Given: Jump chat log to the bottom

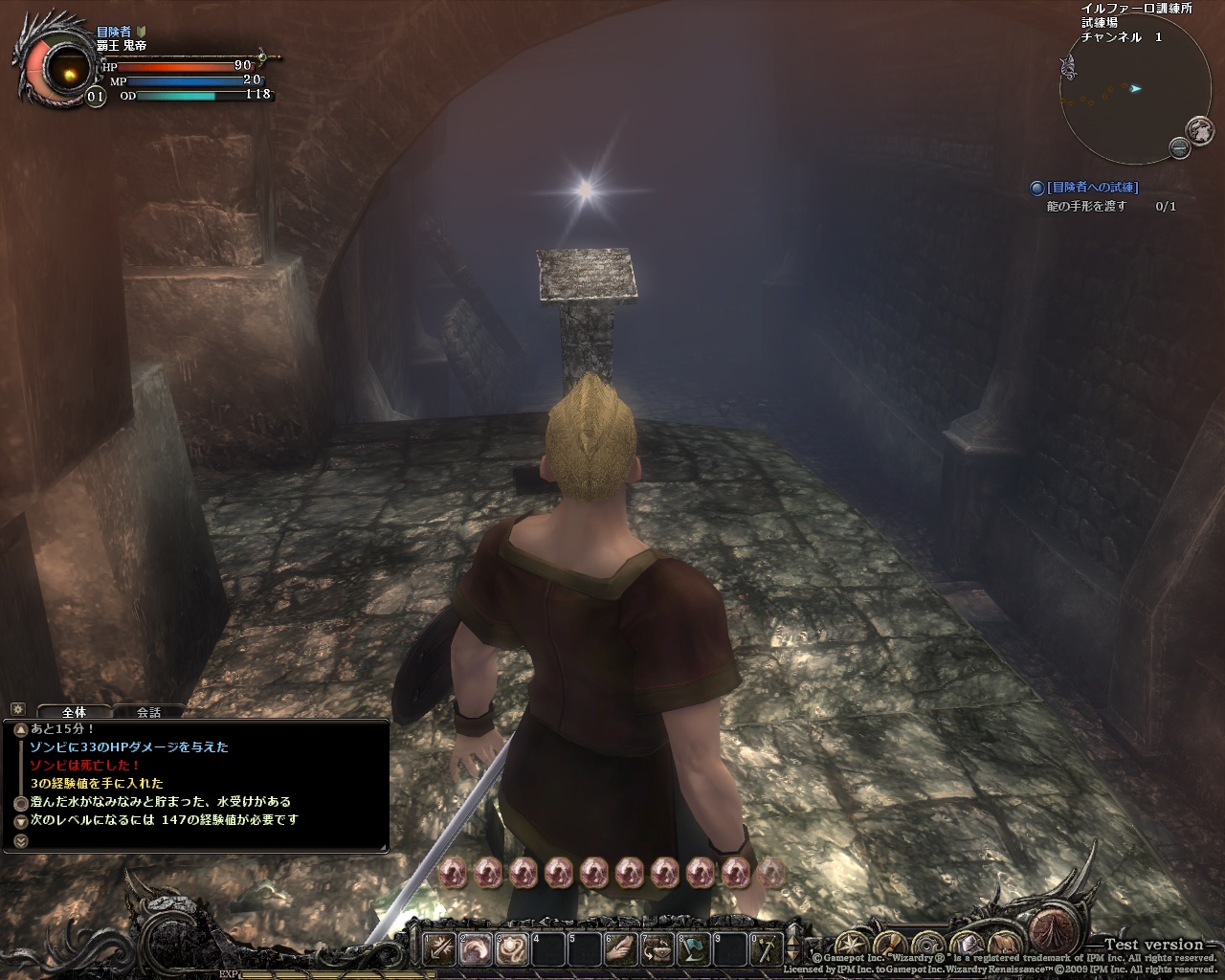Looking at the screenshot, I should (x=21, y=841).
